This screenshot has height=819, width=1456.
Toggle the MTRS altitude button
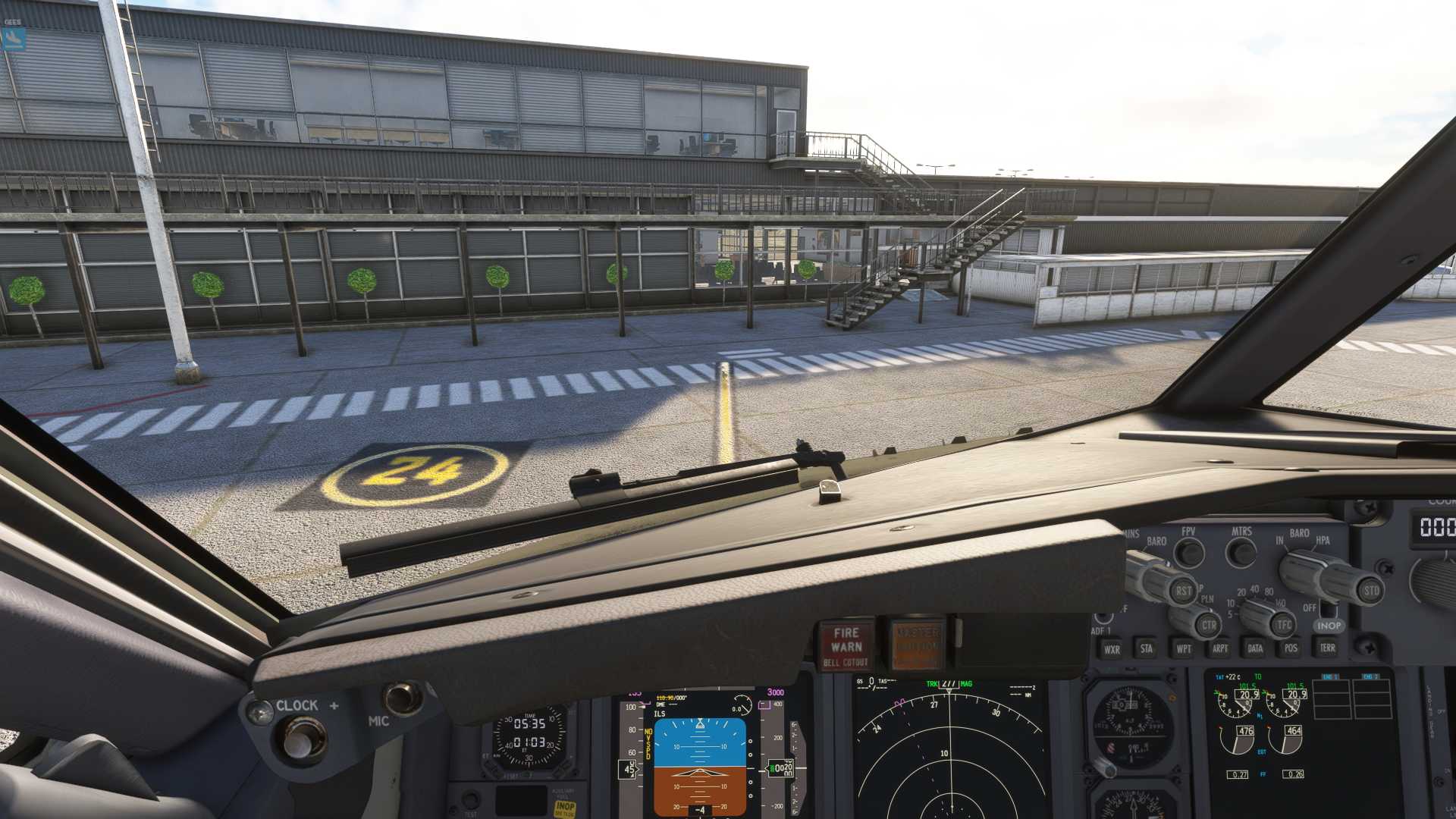[x=1241, y=552]
